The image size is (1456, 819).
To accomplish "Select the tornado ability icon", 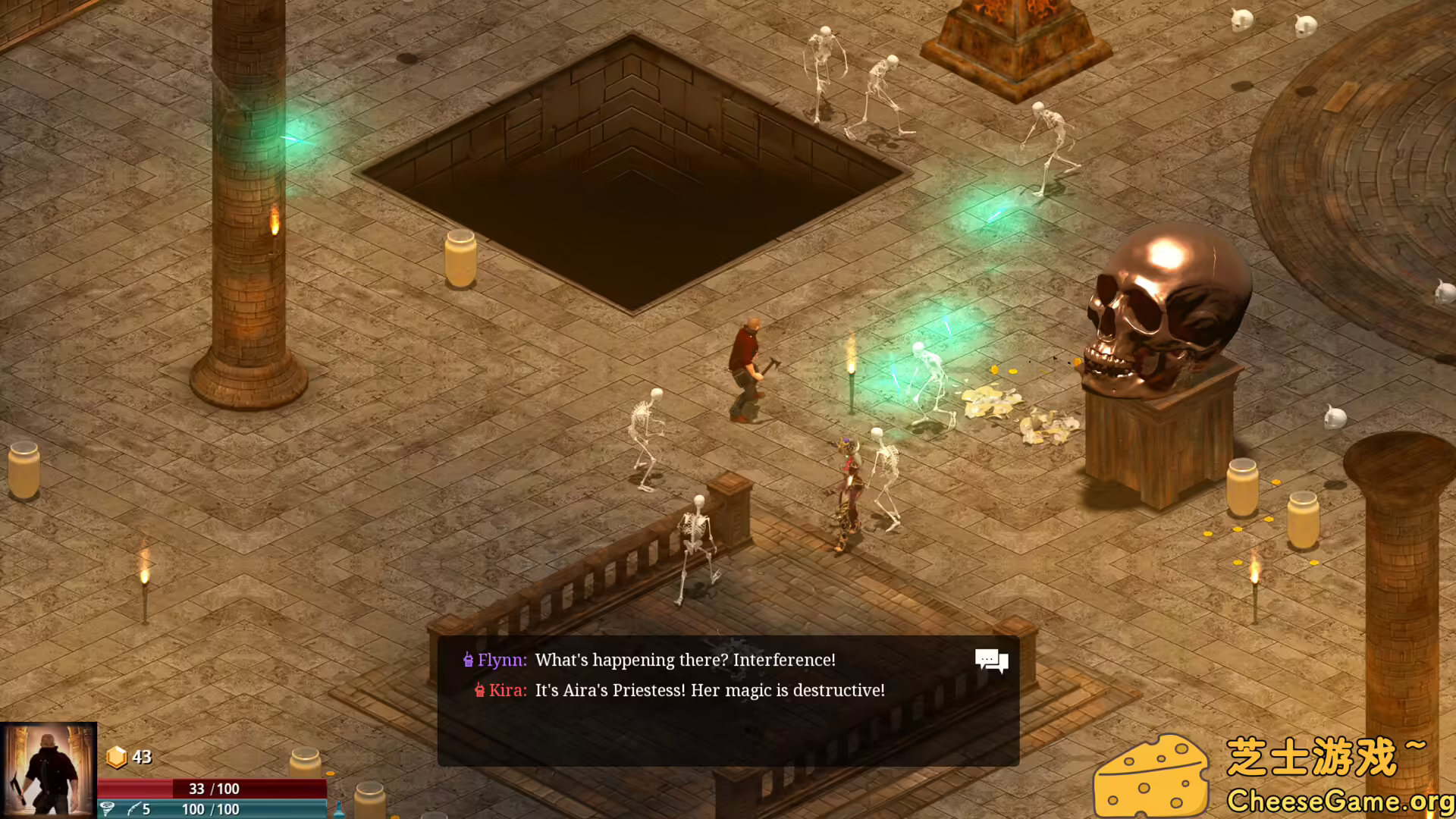I will pyautogui.click(x=108, y=809).
